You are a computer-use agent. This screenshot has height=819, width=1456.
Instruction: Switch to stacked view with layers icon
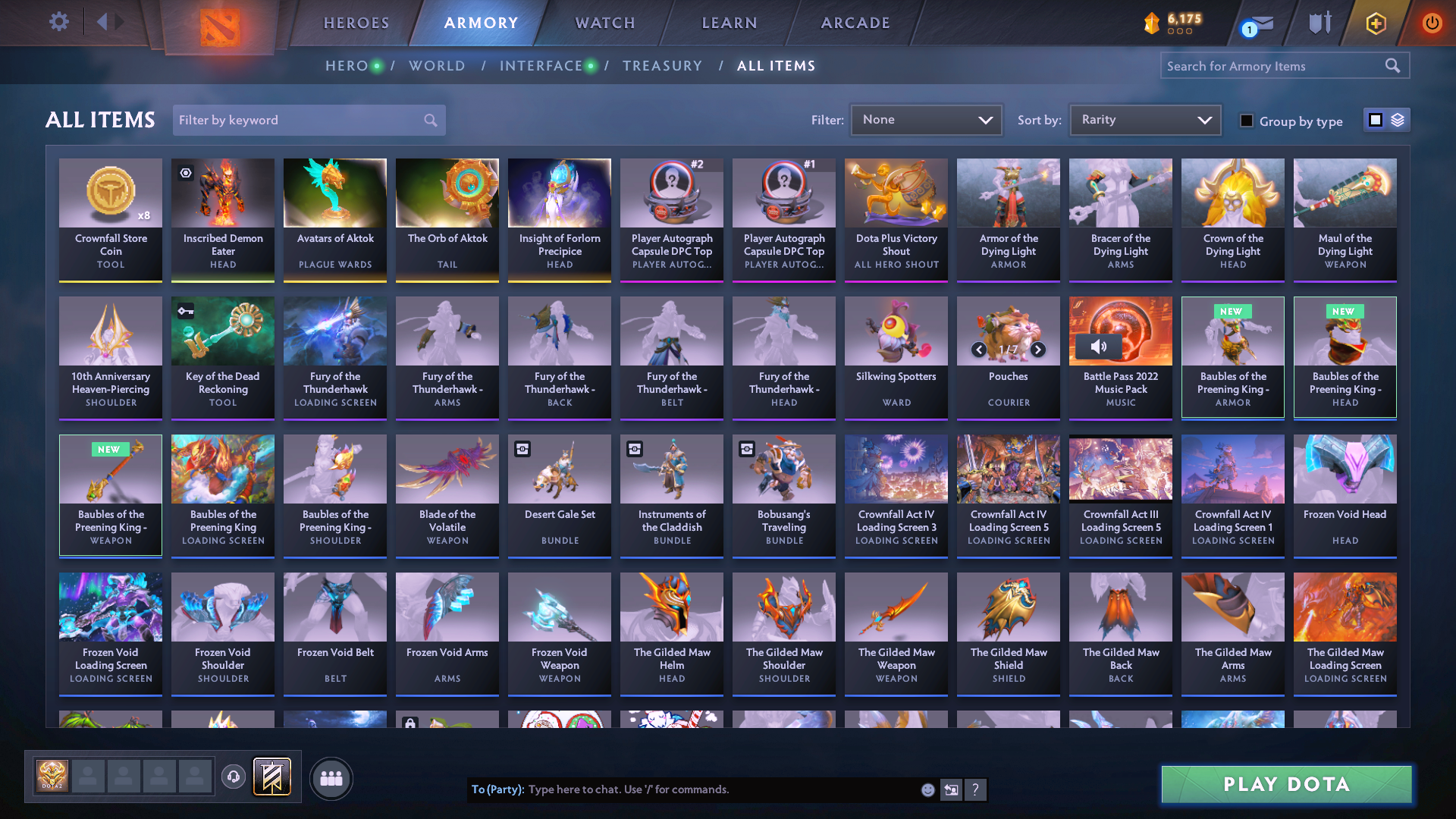point(1395,119)
